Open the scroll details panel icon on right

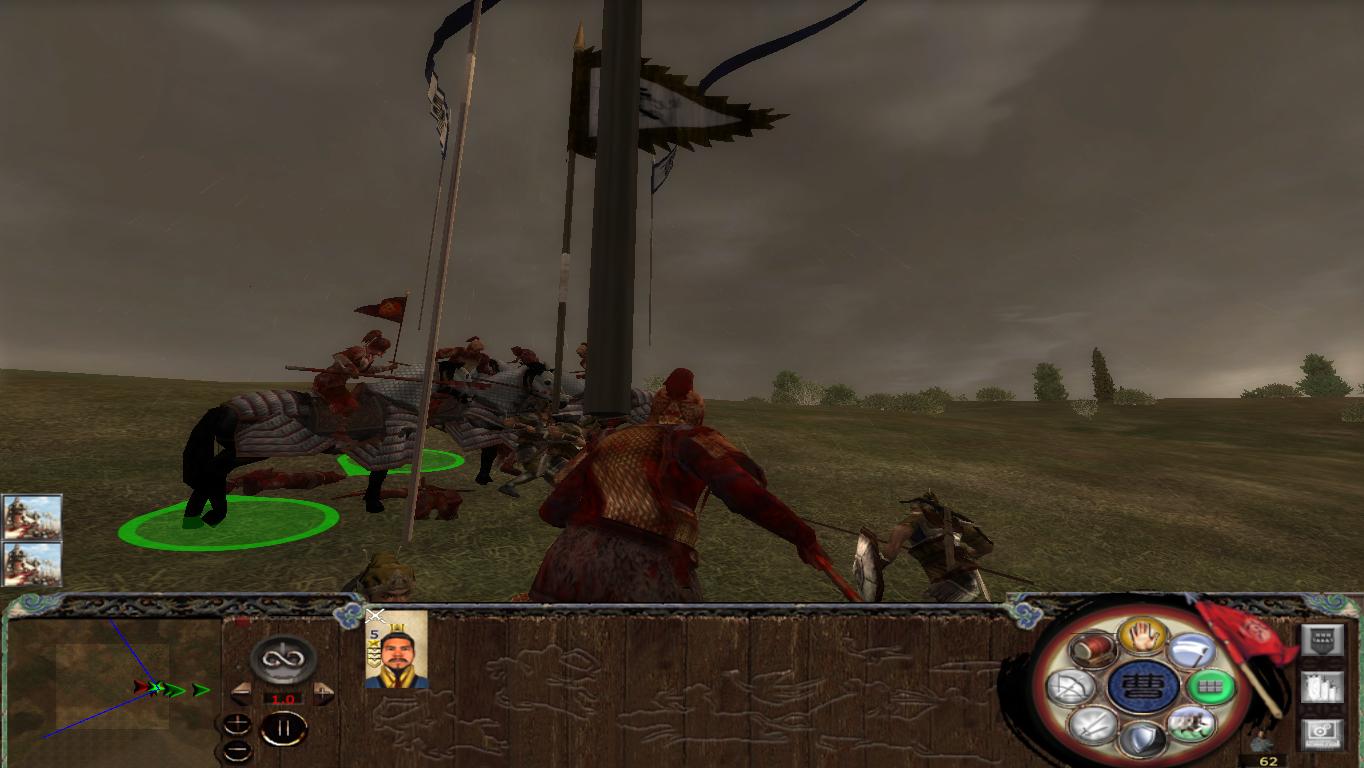(1320, 686)
